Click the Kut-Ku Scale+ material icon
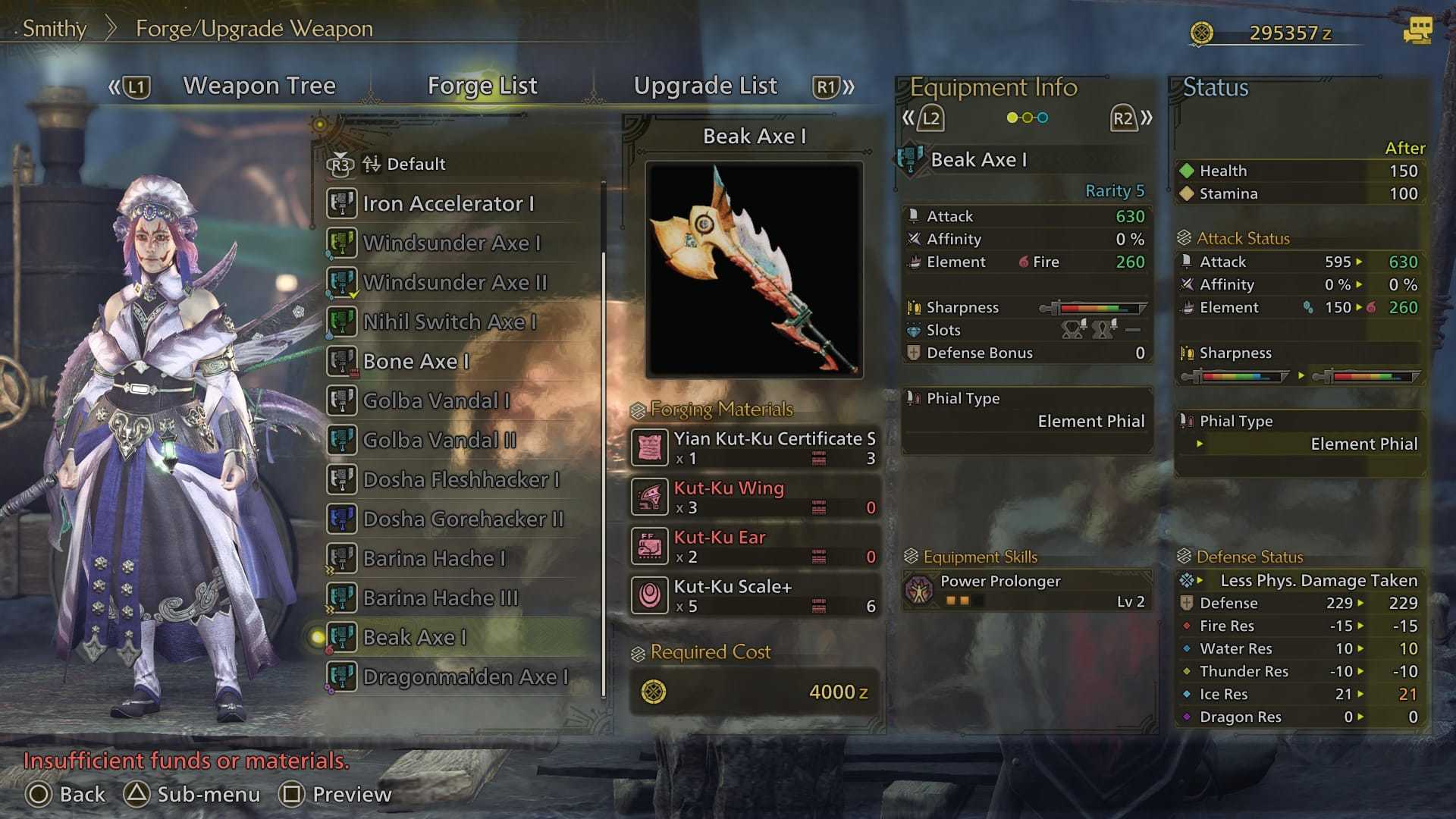1456x819 pixels. pos(651,595)
